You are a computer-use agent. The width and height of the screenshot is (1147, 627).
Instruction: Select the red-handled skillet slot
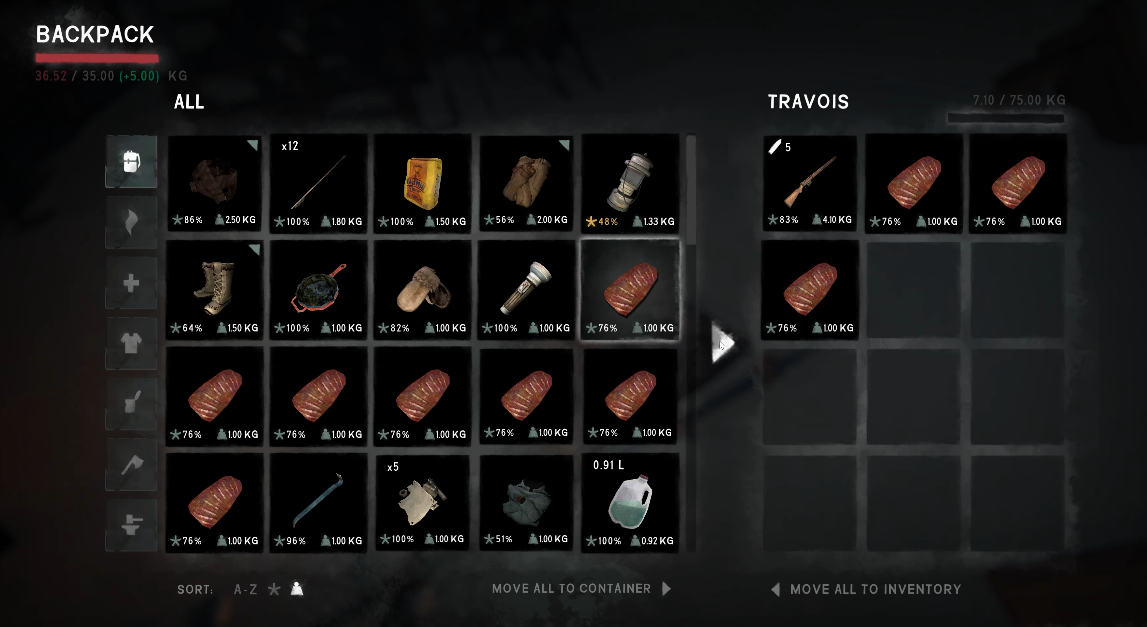tap(318, 290)
